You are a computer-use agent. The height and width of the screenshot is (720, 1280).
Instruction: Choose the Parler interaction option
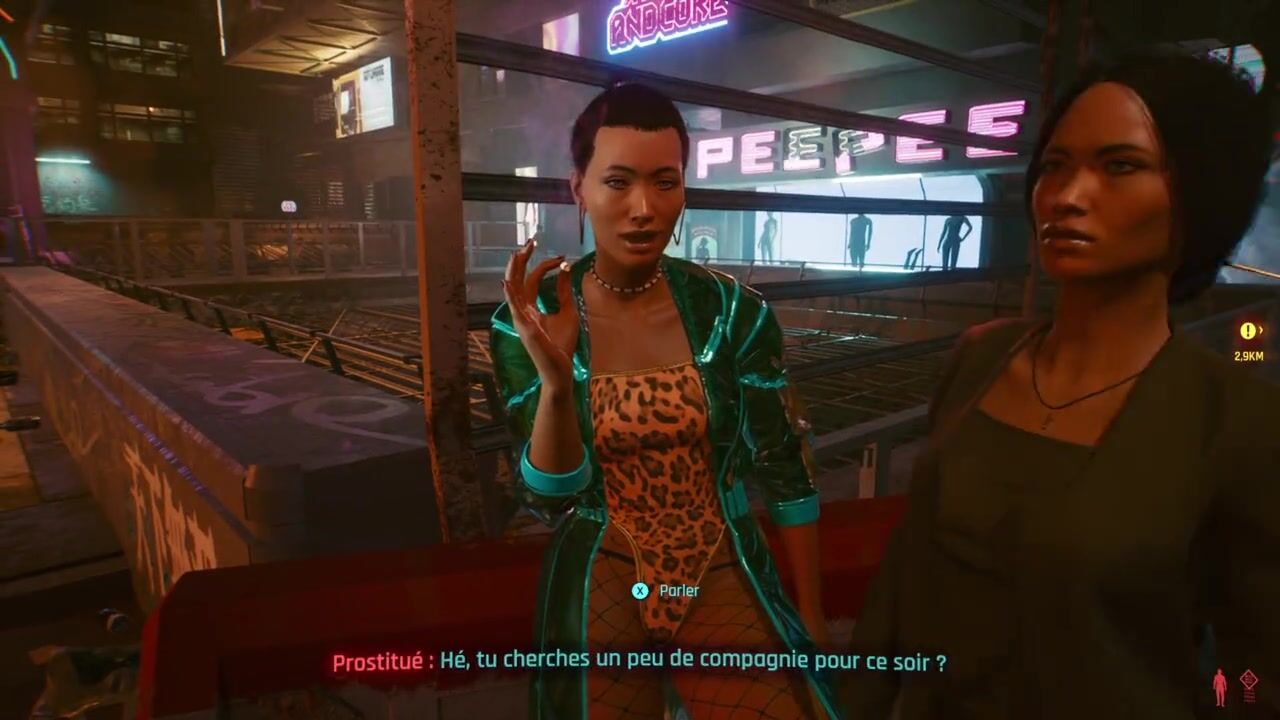(666, 591)
